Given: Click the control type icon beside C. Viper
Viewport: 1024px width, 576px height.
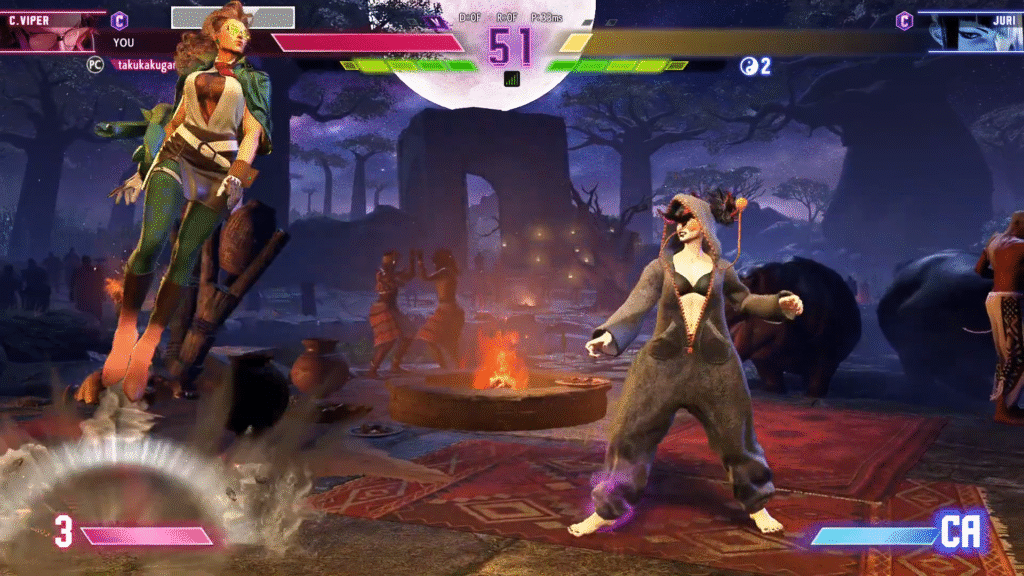Looking at the screenshot, I should click(x=119, y=20).
